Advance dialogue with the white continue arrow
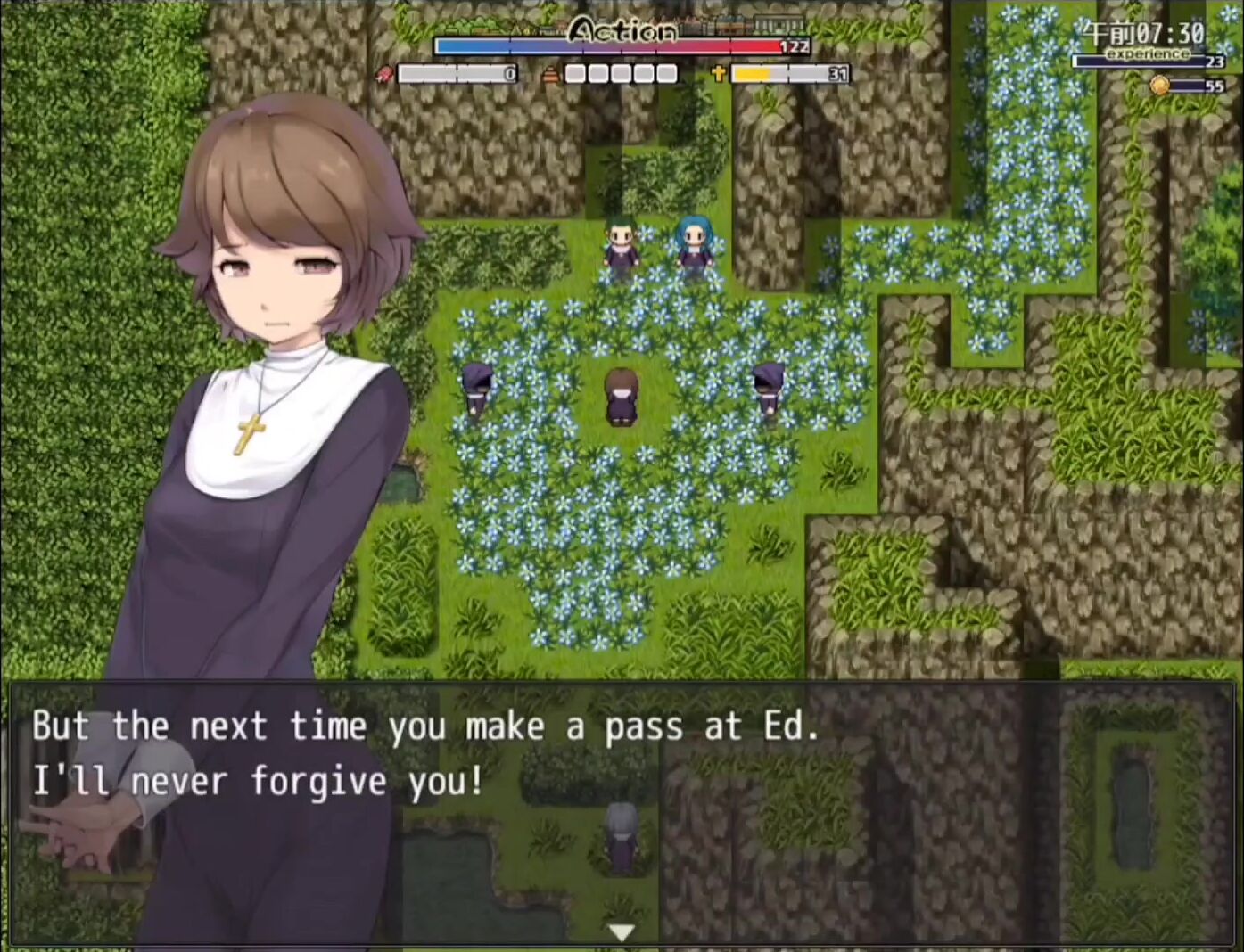 pos(622,932)
